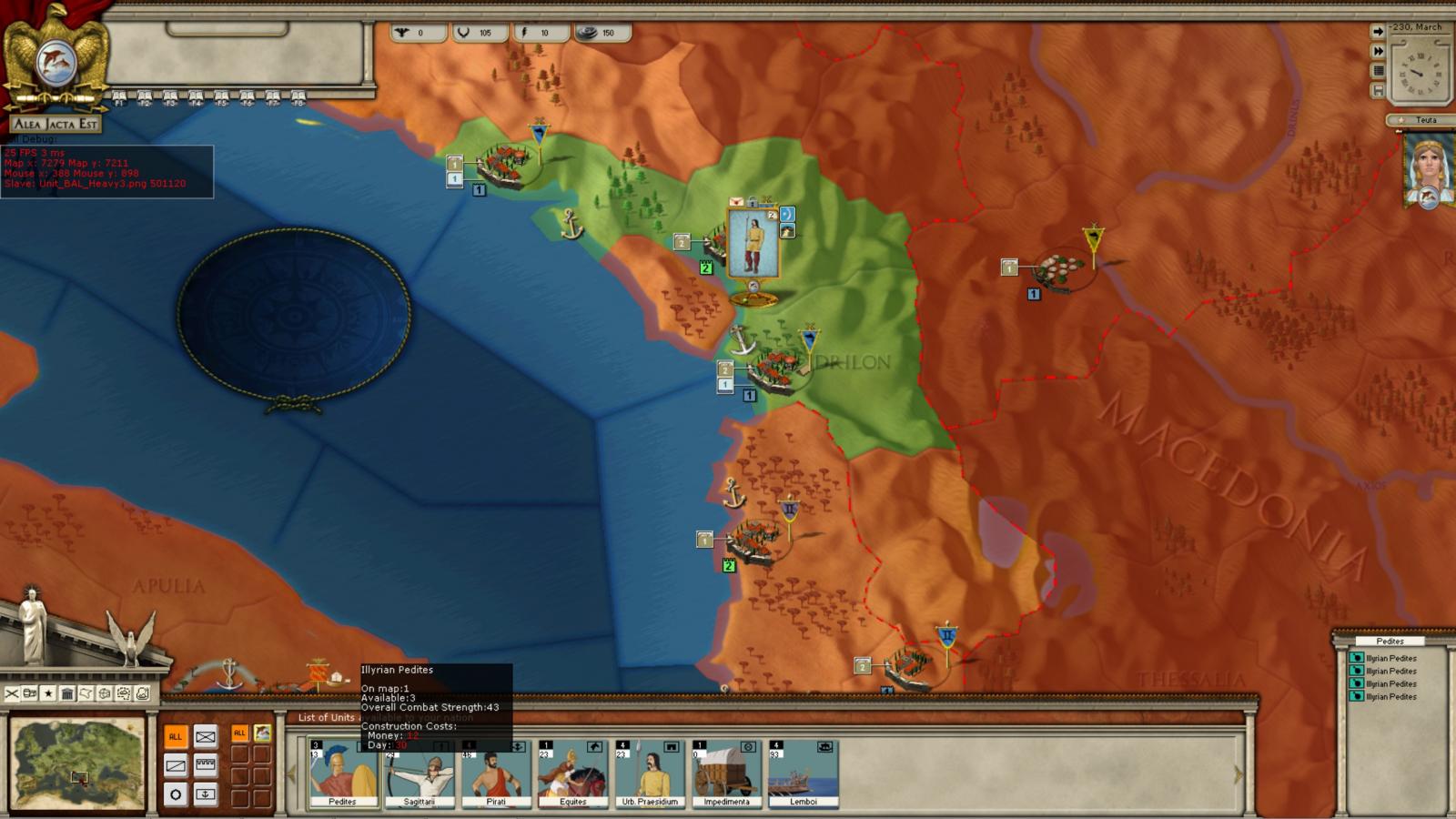Pick the Lemboi ship unit card
Screen dimensions: 1456x819
point(804,773)
